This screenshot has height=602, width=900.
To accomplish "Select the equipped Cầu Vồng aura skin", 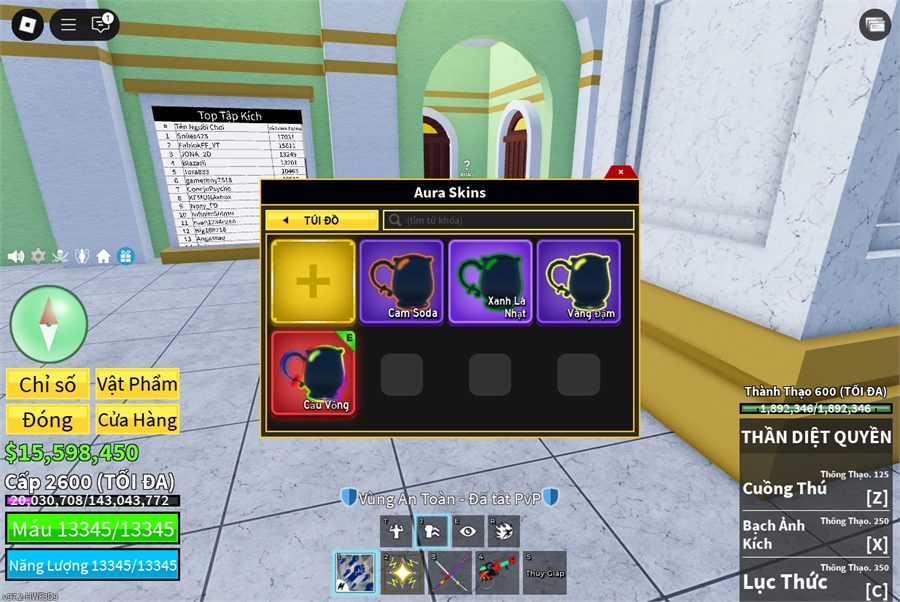I will coord(313,371).
